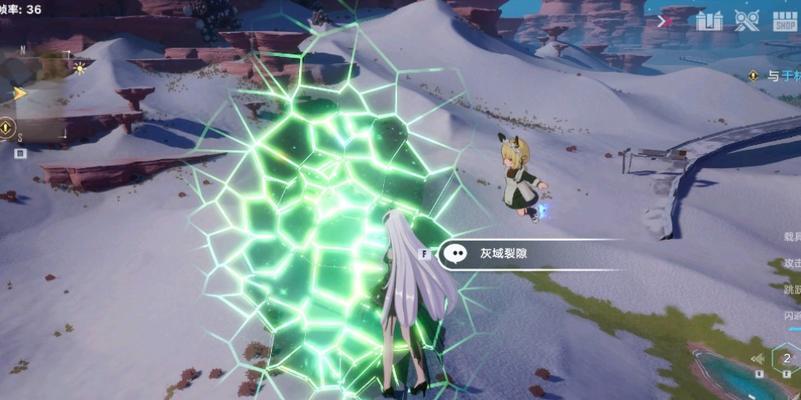The width and height of the screenshot is (801, 400).
Task: Expand the double-arrow menu toggle
Action: click(662, 20)
